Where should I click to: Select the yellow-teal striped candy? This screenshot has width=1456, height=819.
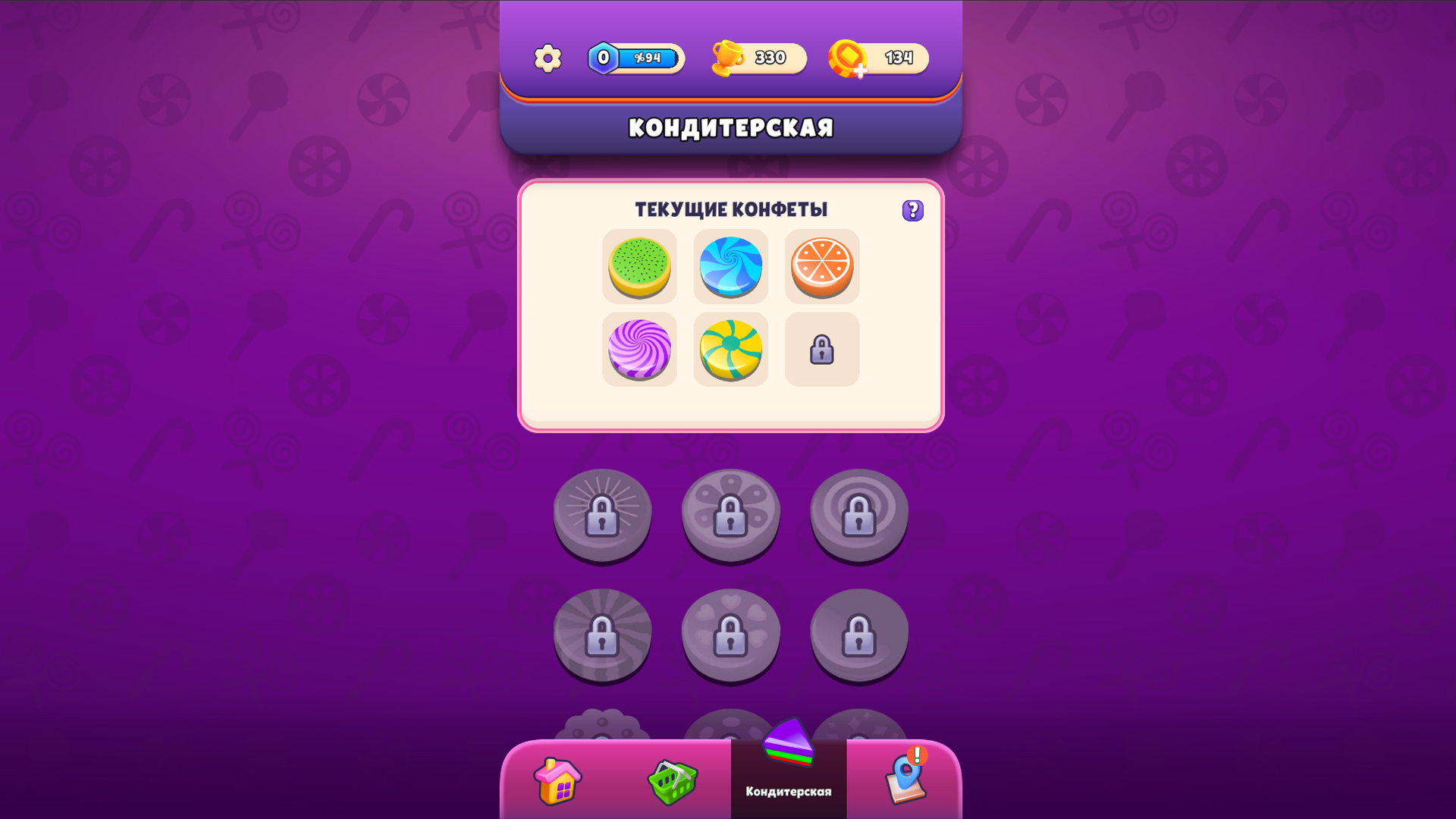pos(730,350)
